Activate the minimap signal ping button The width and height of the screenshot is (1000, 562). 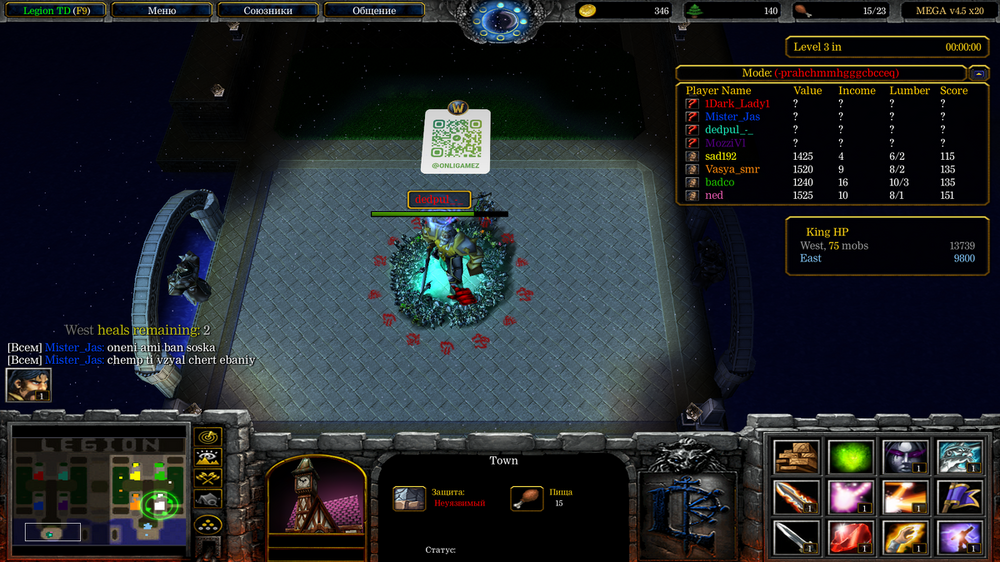tap(208, 437)
